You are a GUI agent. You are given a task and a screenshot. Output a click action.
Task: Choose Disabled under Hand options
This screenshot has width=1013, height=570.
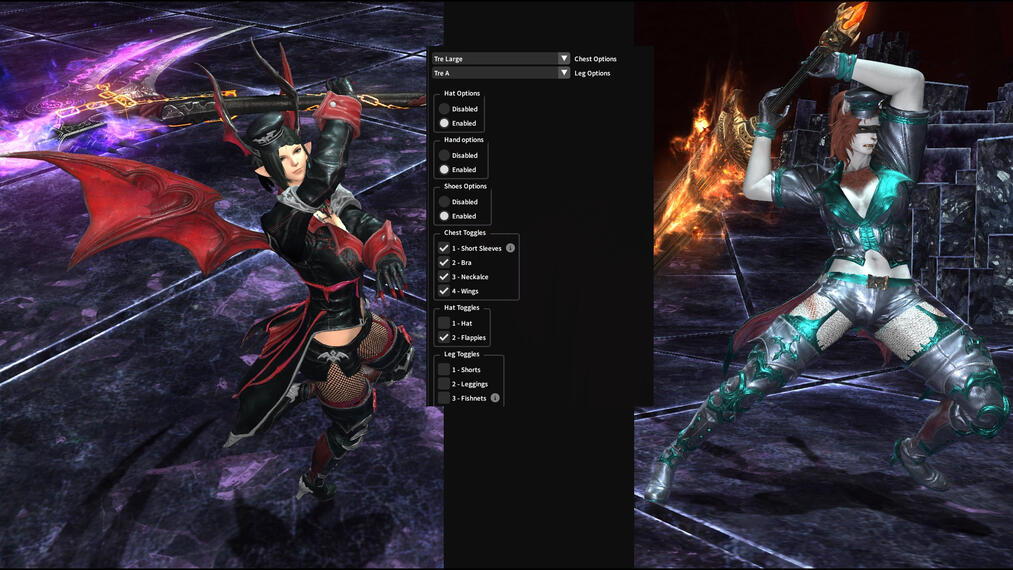point(444,156)
